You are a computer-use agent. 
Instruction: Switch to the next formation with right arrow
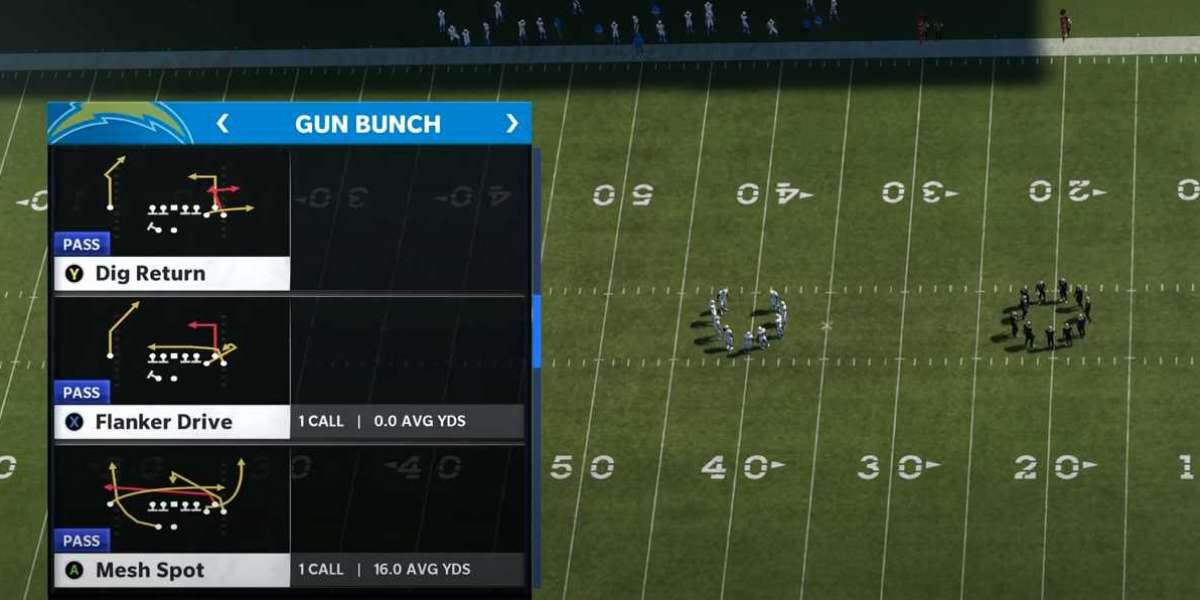(x=512, y=123)
